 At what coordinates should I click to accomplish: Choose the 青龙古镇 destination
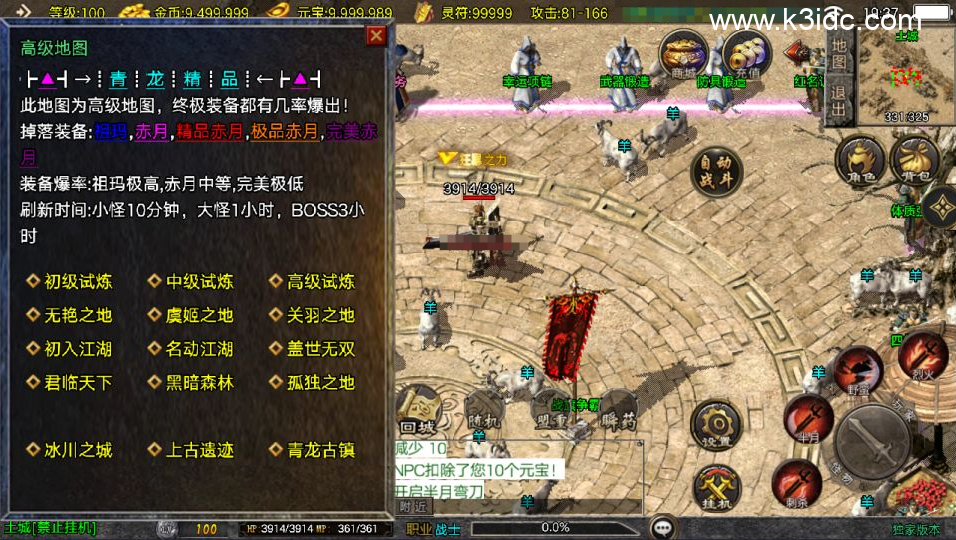pyautogui.click(x=320, y=450)
